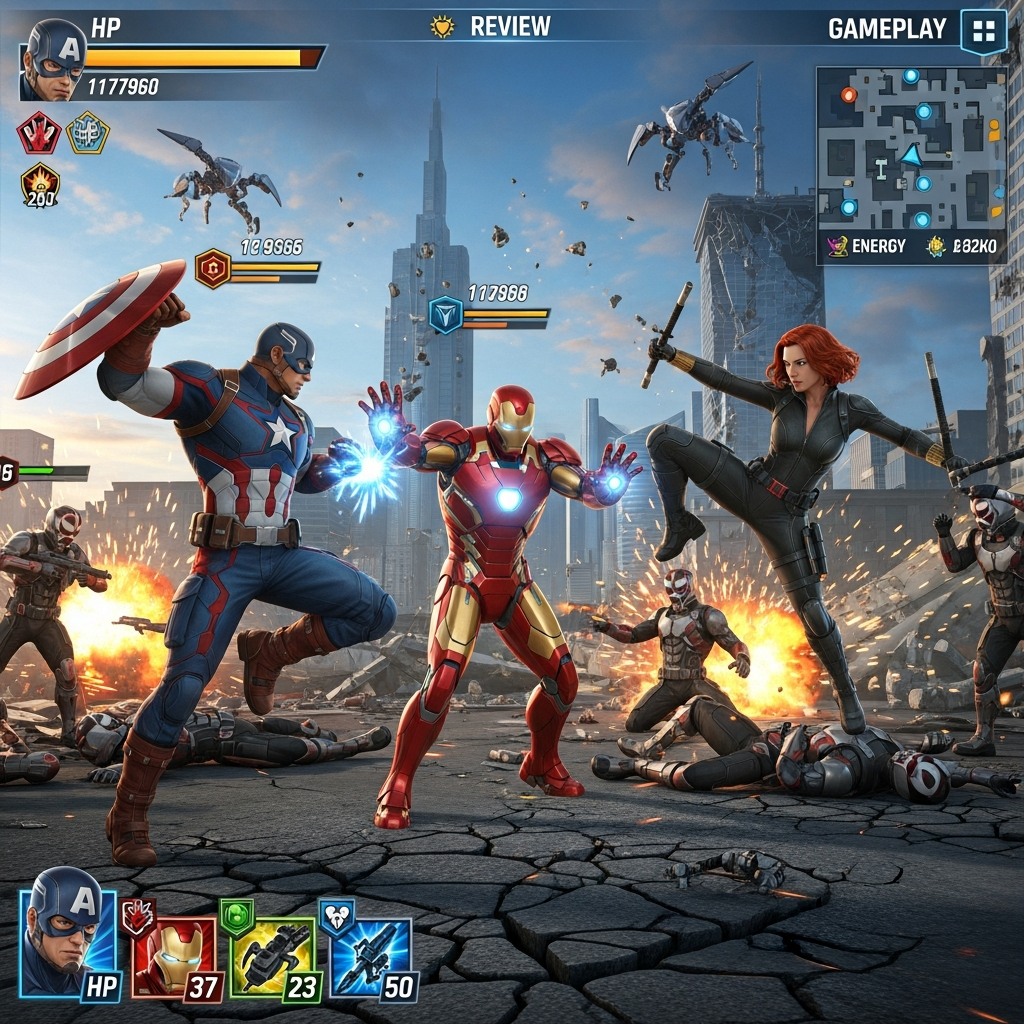Click the minimap

(910, 148)
